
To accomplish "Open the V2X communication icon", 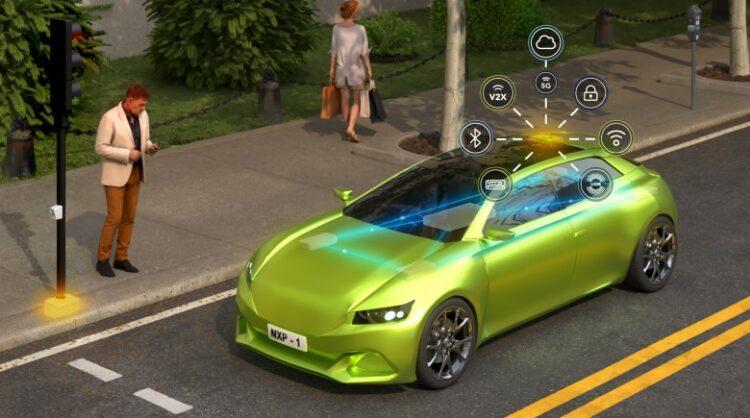I will [x=498, y=93].
